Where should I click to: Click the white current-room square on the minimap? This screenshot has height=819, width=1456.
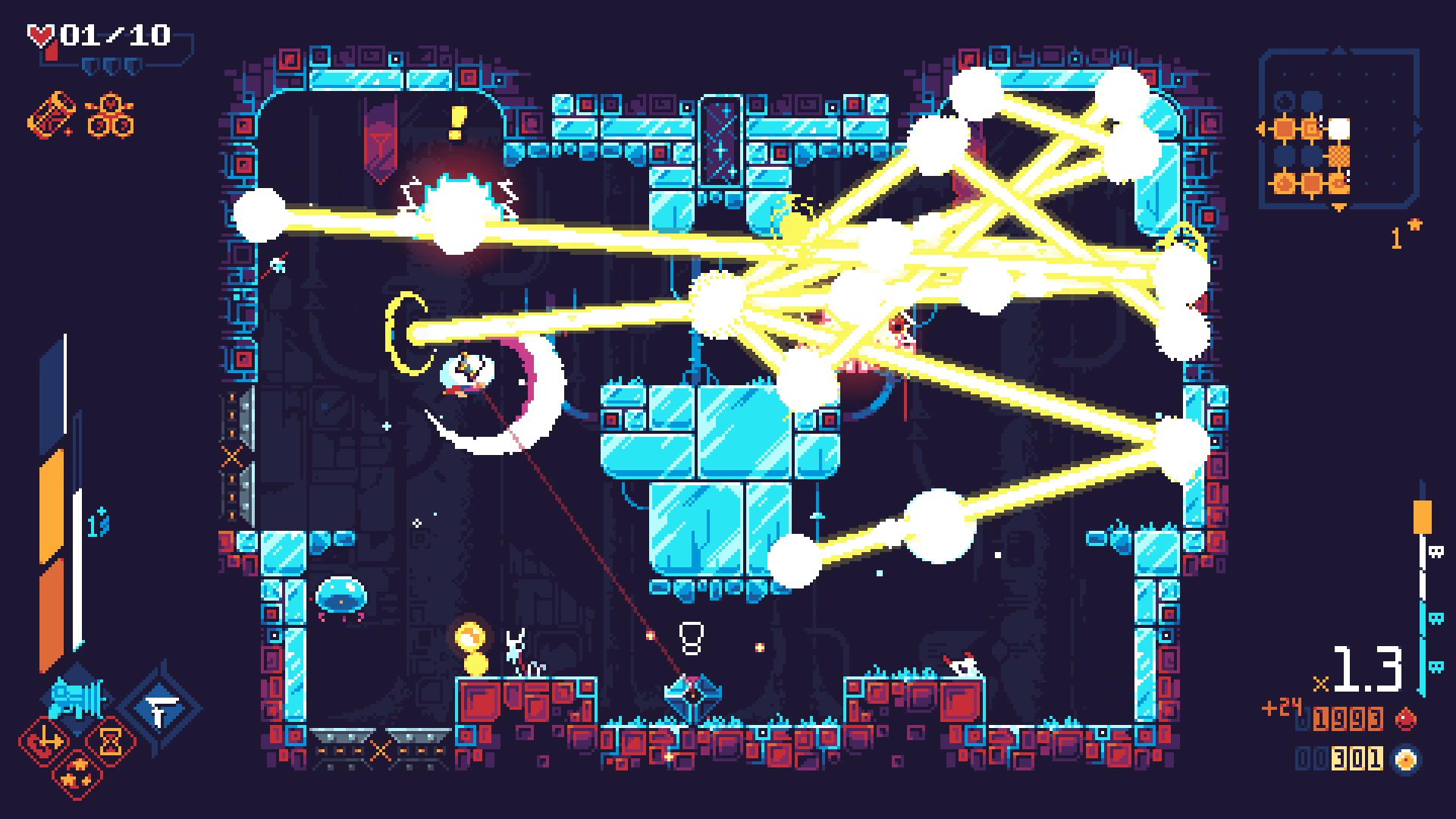point(1338,128)
